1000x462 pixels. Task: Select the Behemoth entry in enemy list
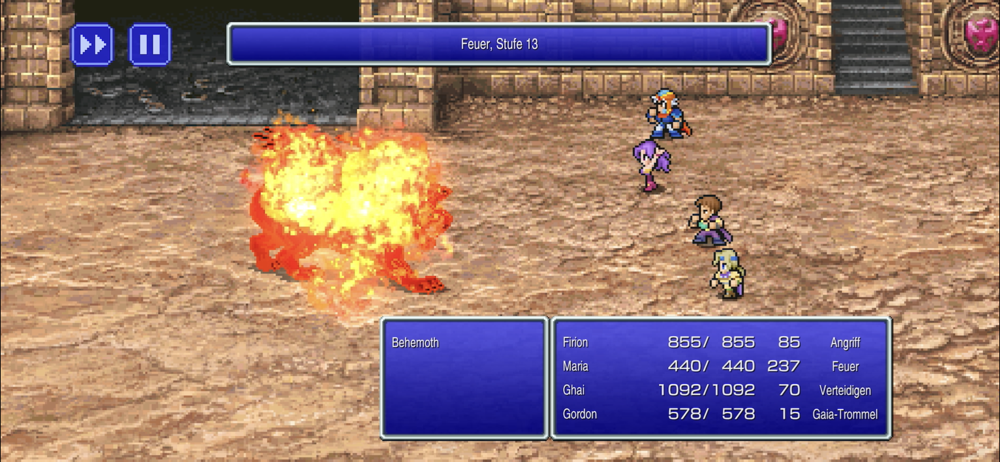[416, 343]
